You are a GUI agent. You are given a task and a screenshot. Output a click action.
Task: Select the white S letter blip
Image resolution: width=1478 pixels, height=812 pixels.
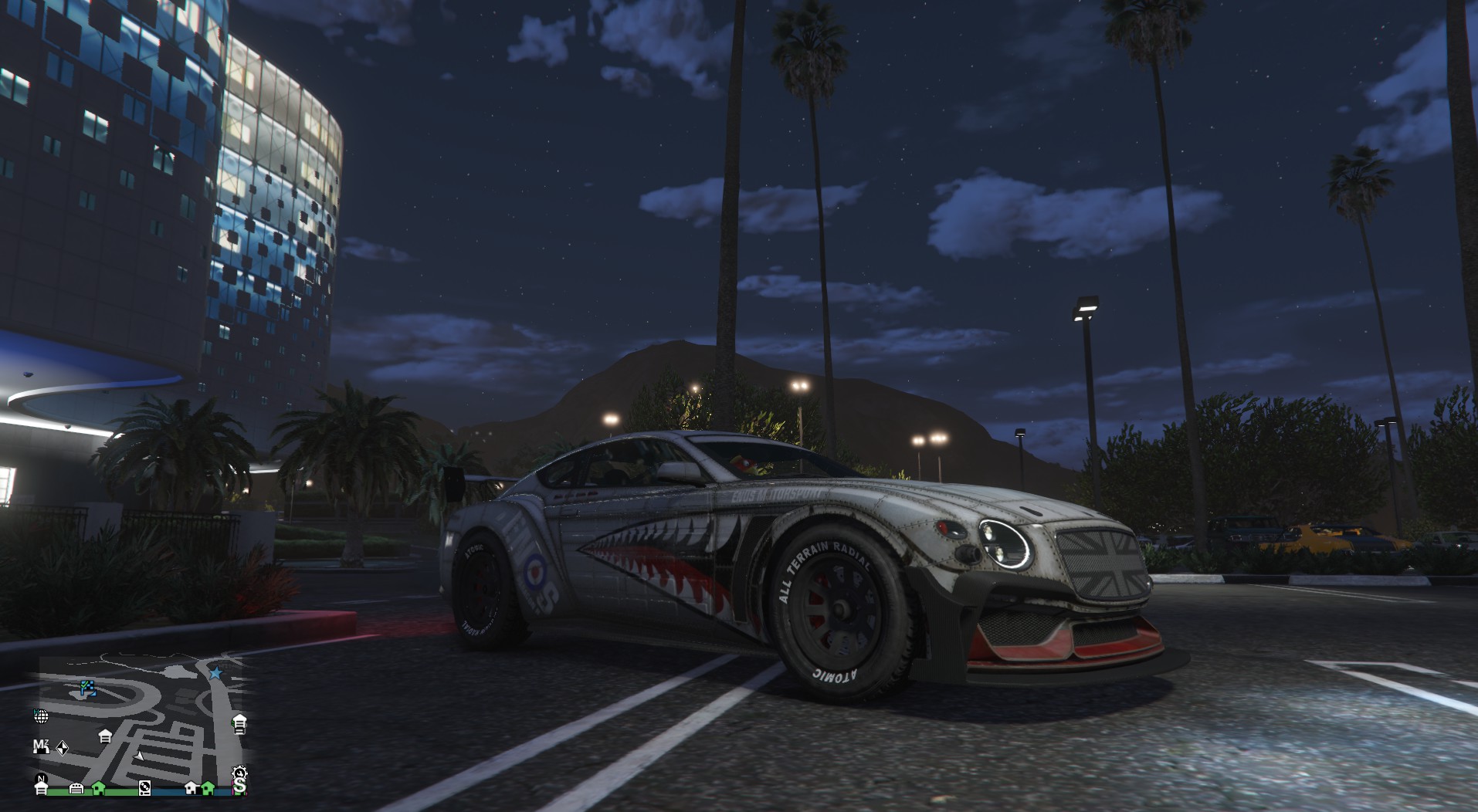click(x=241, y=787)
